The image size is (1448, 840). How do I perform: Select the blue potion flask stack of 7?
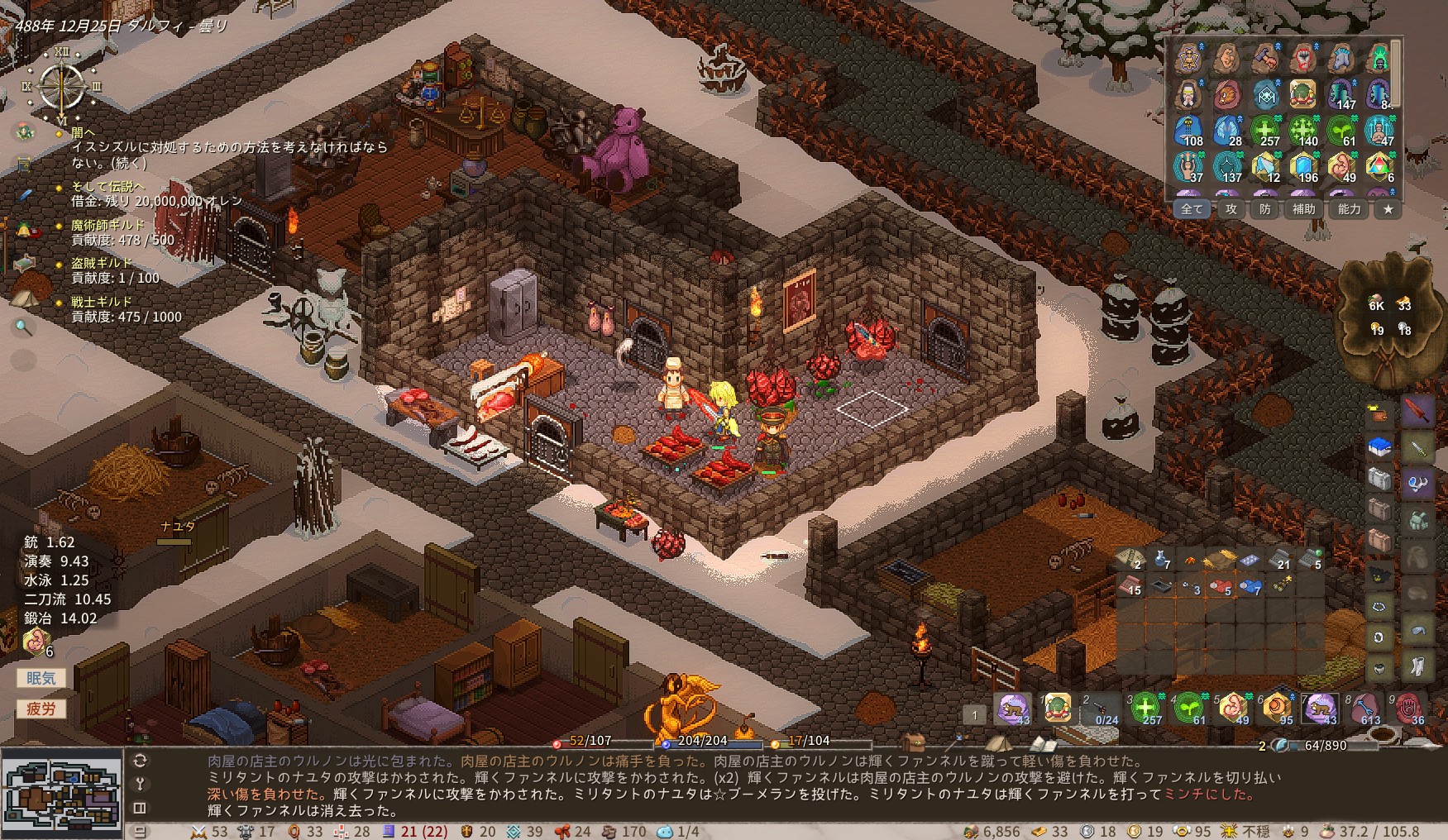click(x=1161, y=560)
